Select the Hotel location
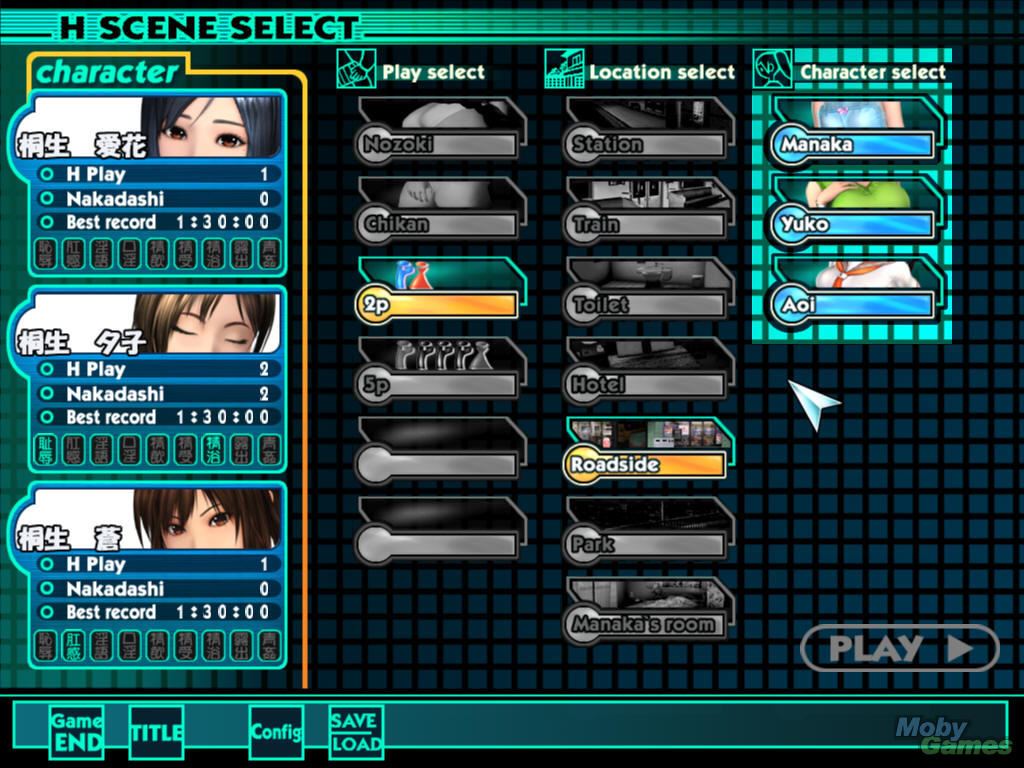Screen dimensions: 1024x768 click(647, 384)
